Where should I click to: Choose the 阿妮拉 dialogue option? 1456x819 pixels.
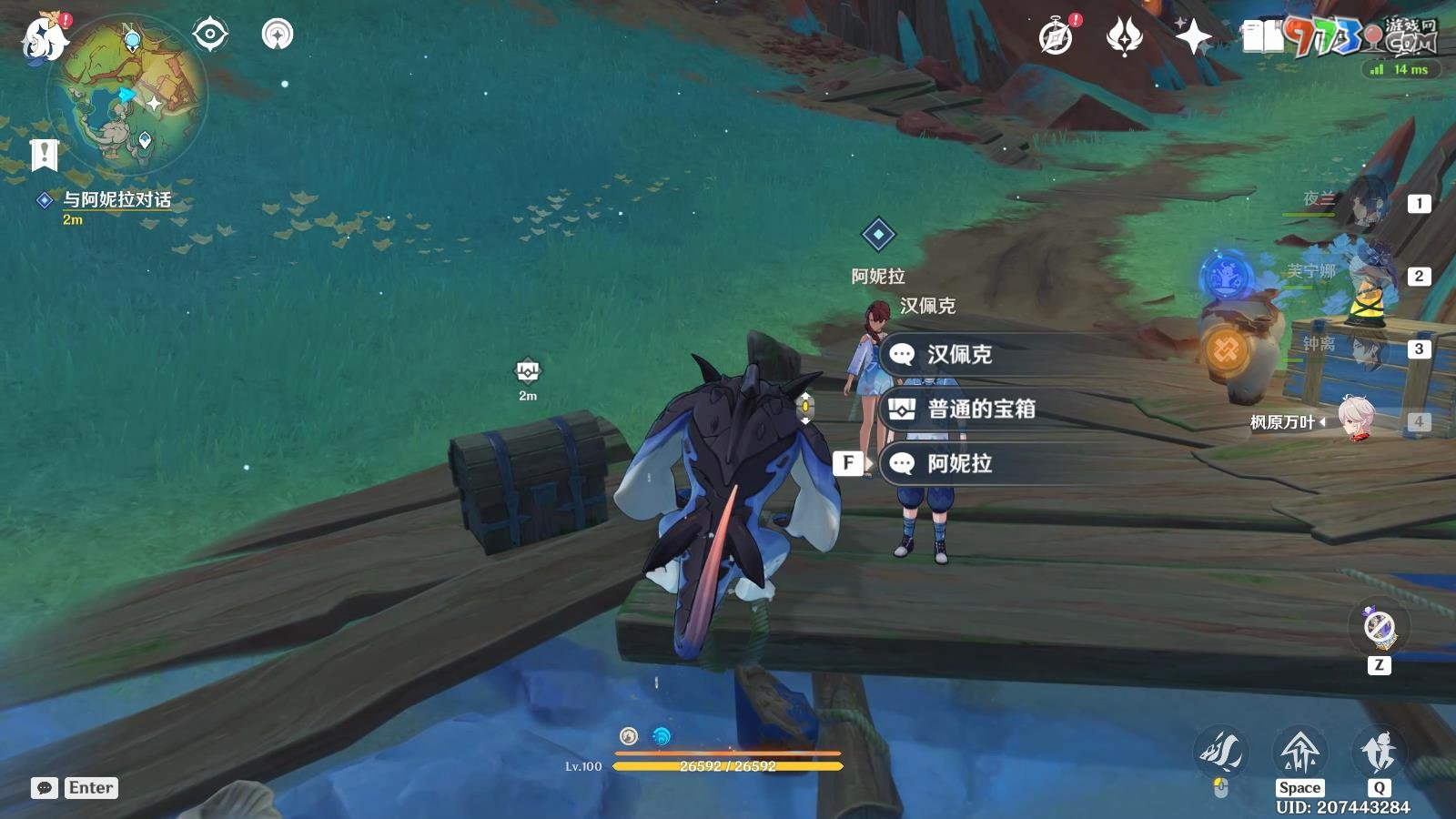click(x=958, y=464)
